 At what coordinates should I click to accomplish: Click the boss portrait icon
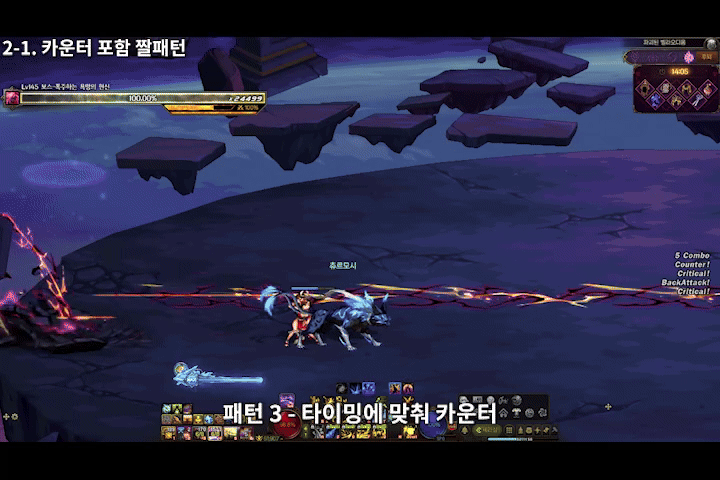pyautogui.click(x=12, y=98)
